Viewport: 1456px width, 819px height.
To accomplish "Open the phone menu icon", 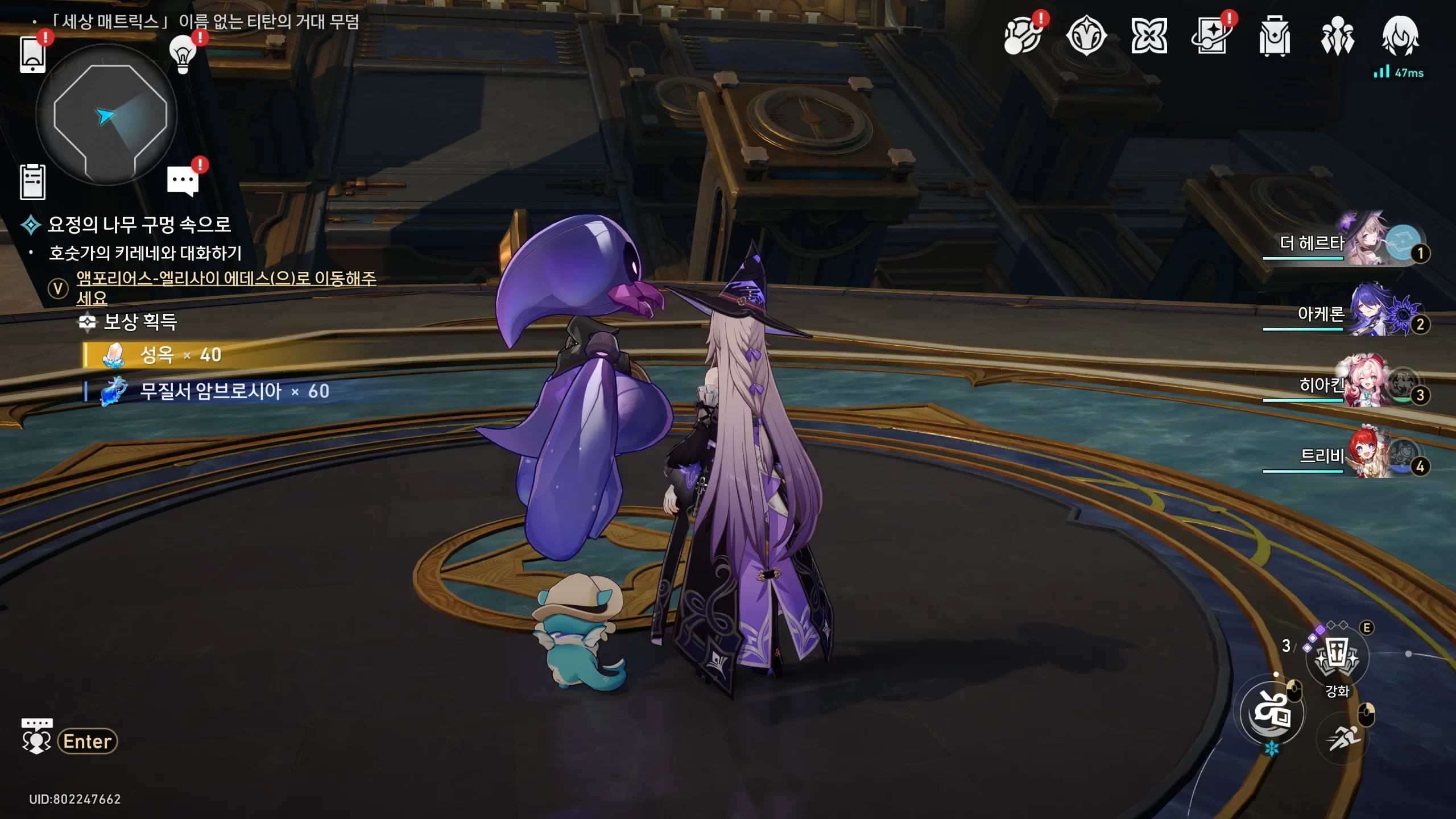I will (x=32, y=55).
